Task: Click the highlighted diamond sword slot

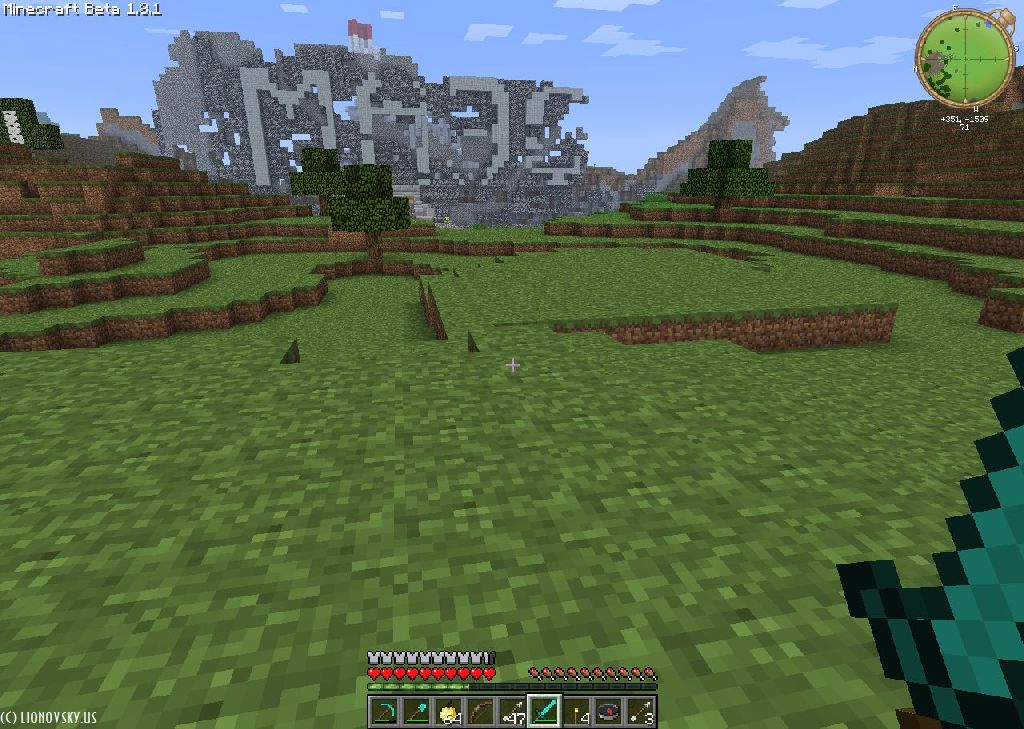Action: click(544, 712)
